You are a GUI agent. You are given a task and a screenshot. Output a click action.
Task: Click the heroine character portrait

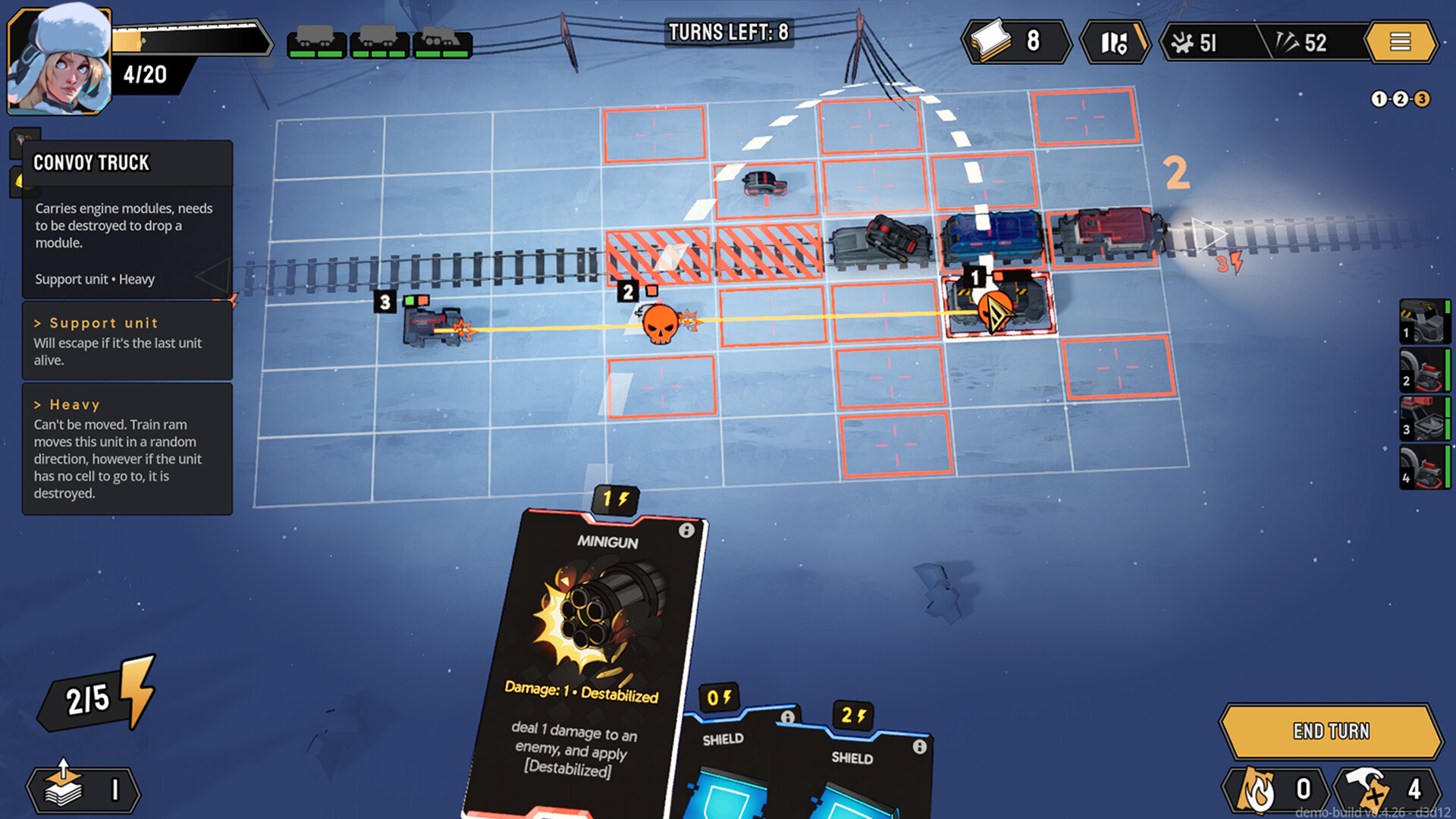[x=59, y=61]
